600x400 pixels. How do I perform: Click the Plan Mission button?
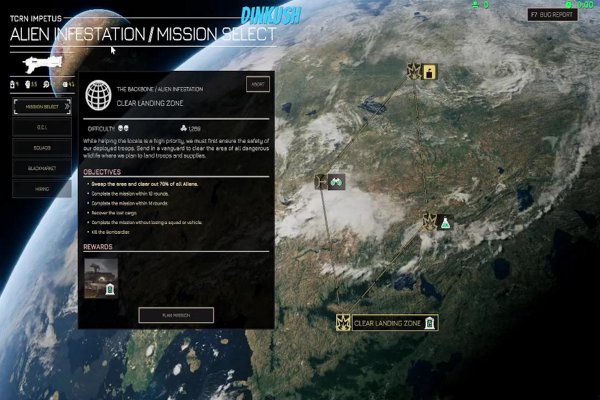(175, 315)
